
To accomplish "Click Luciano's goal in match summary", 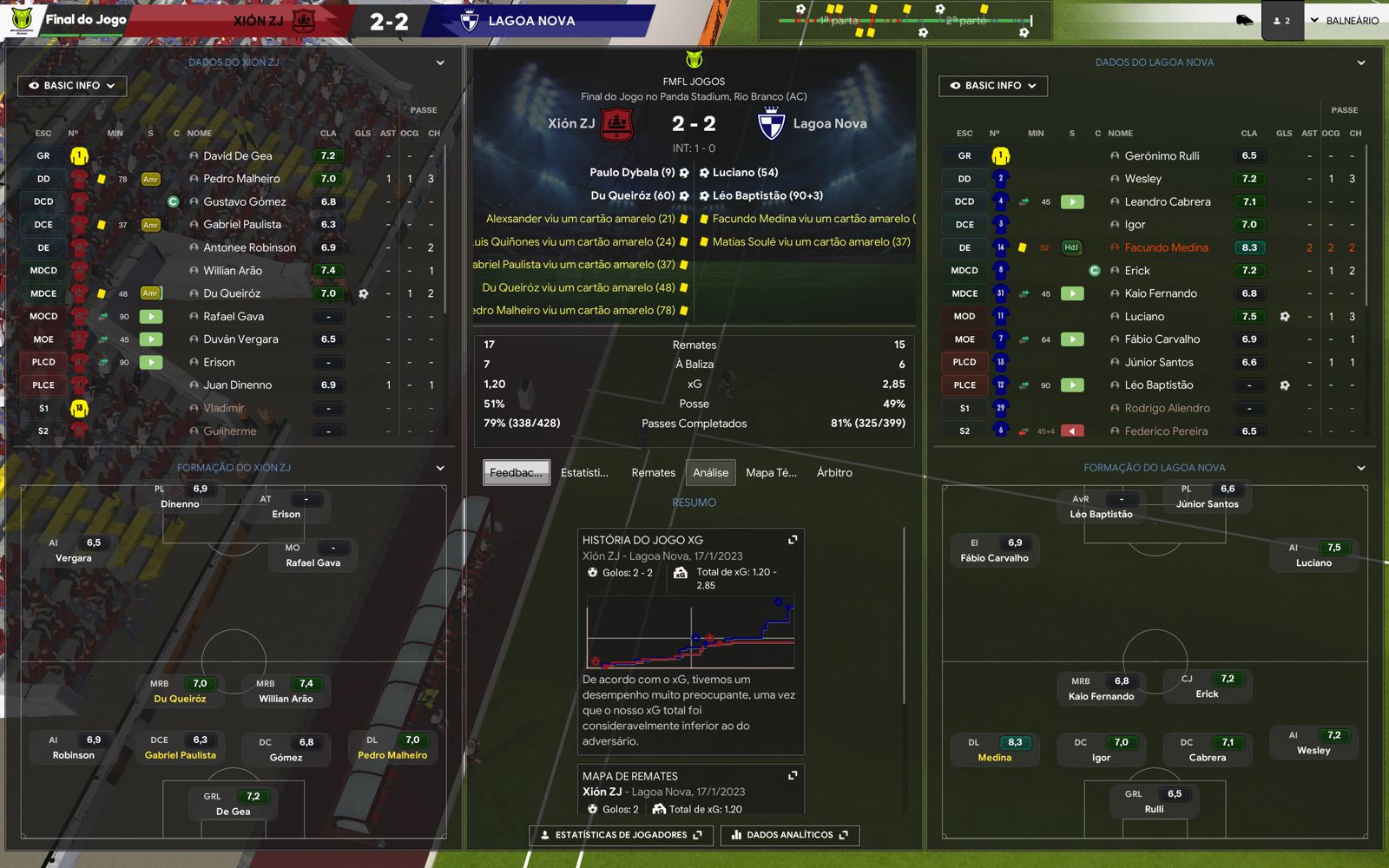I will pyautogui.click(x=745, y=173).
